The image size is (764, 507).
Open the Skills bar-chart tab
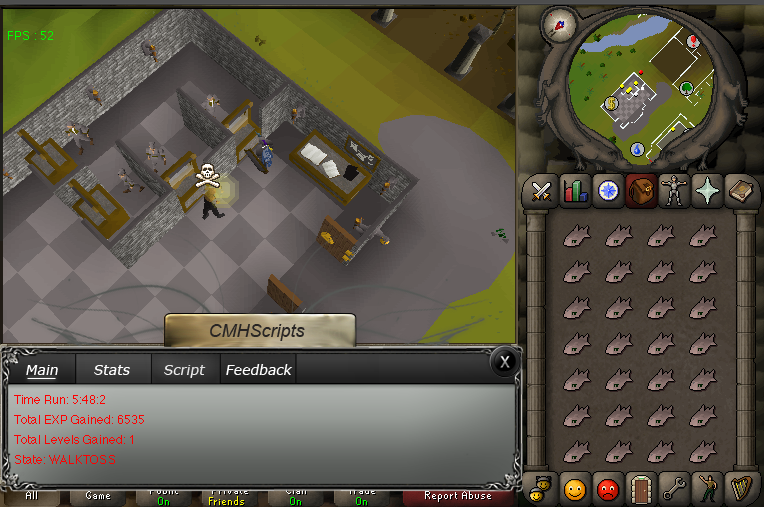point(575,190)
